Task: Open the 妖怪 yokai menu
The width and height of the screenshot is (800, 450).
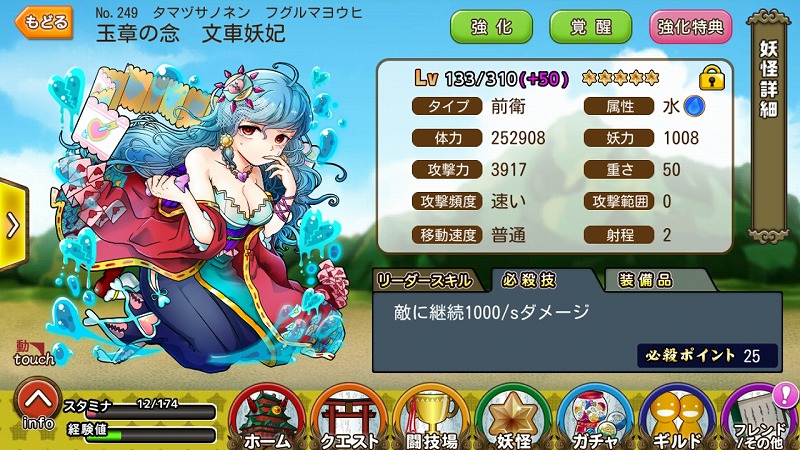Action: tap(513, 418)
